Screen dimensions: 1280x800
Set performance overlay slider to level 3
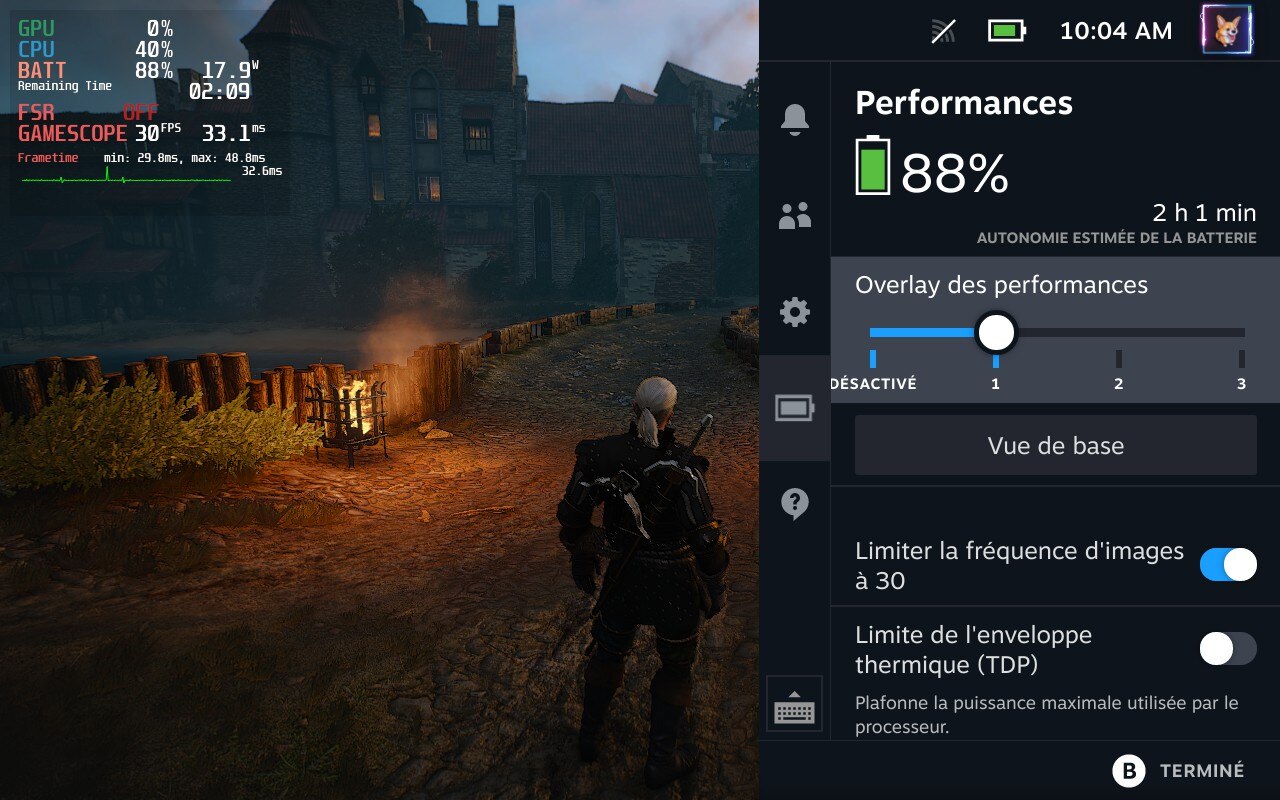(x=1242, y=333)
